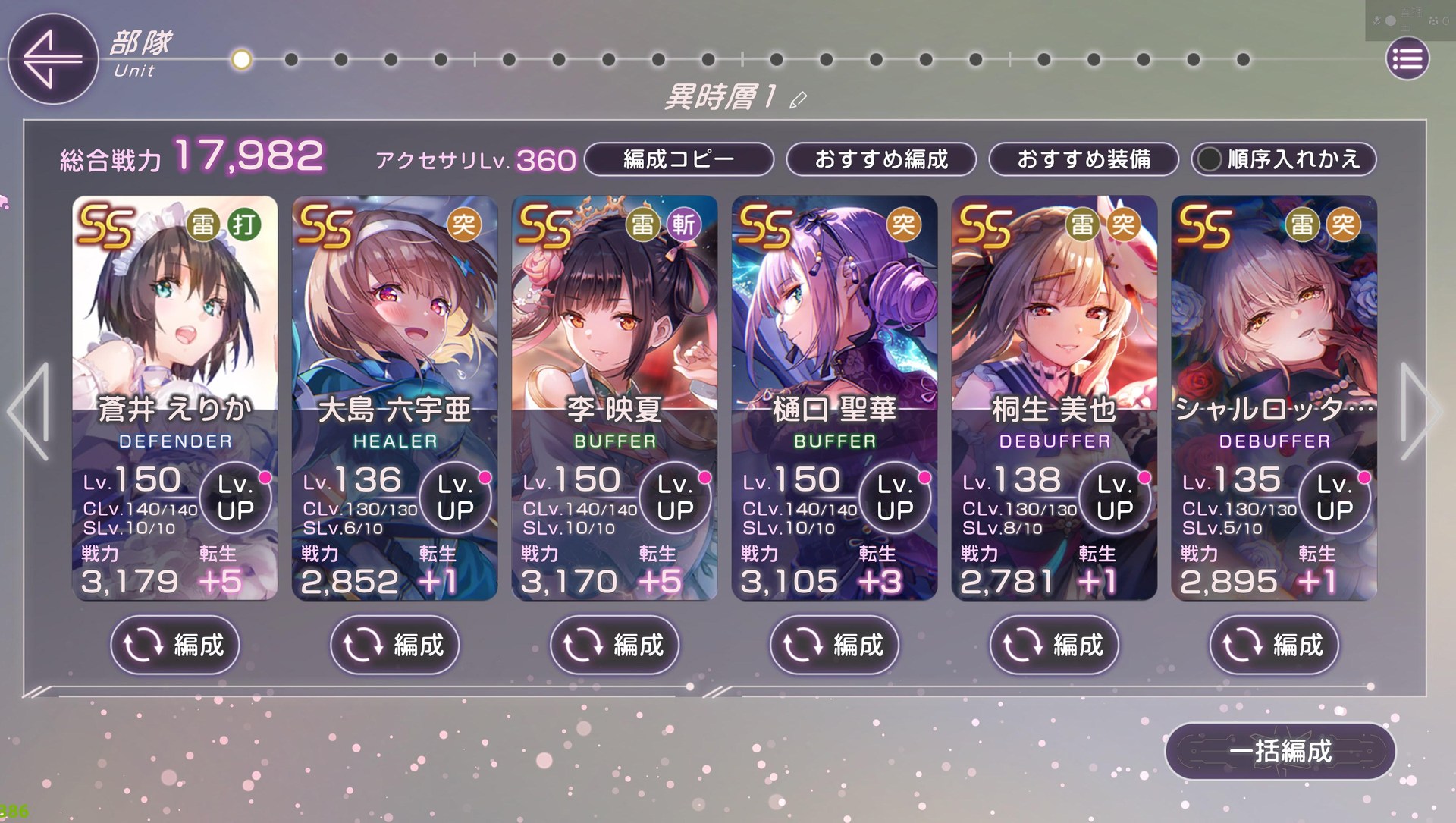This screenshot has height=823, width=1456.
Task: Click the 斬 attribute badge on 李映夏's card
Action: [682, 225]
